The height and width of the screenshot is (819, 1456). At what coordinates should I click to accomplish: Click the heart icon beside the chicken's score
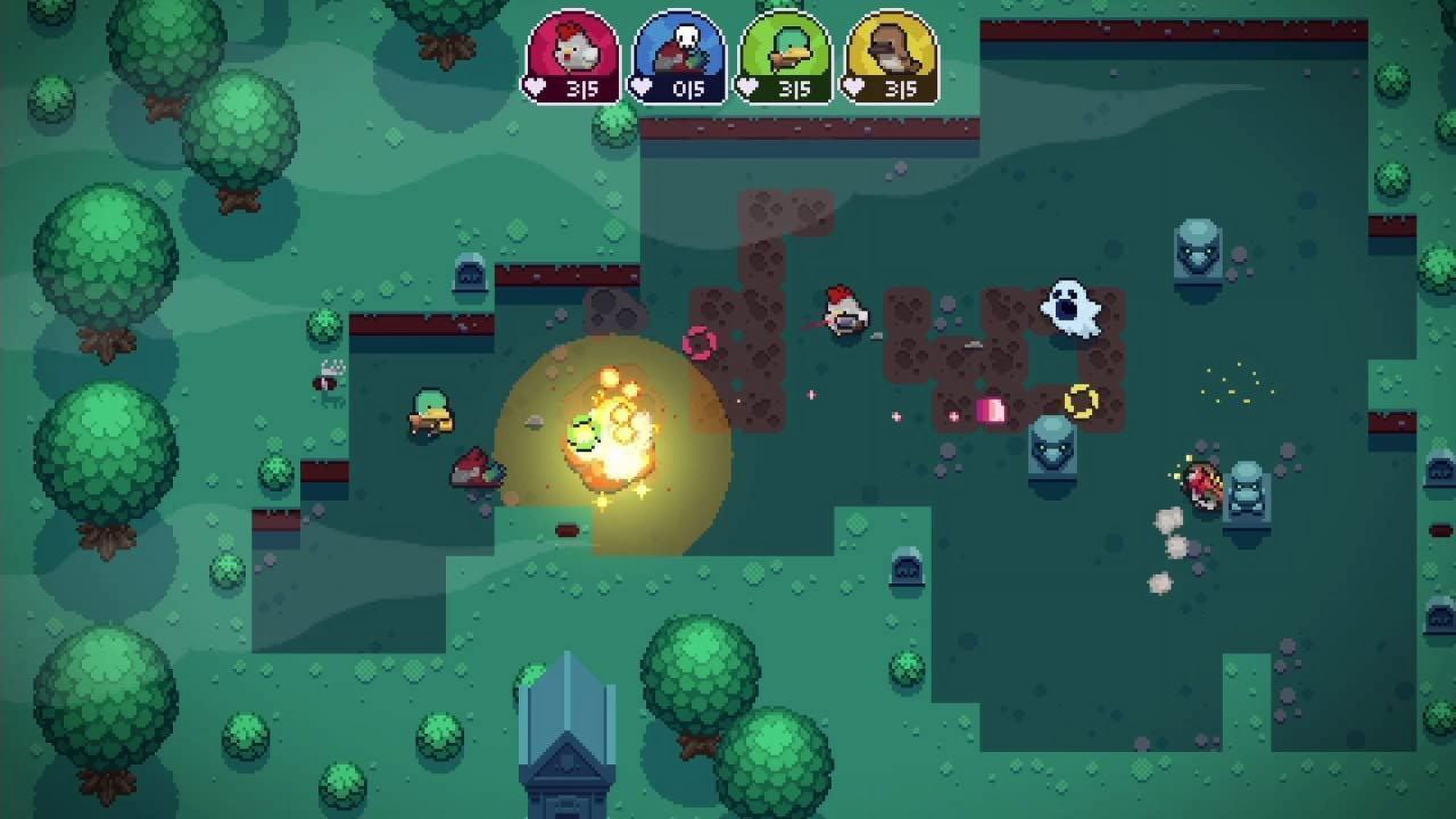click(x=535, y=88)
